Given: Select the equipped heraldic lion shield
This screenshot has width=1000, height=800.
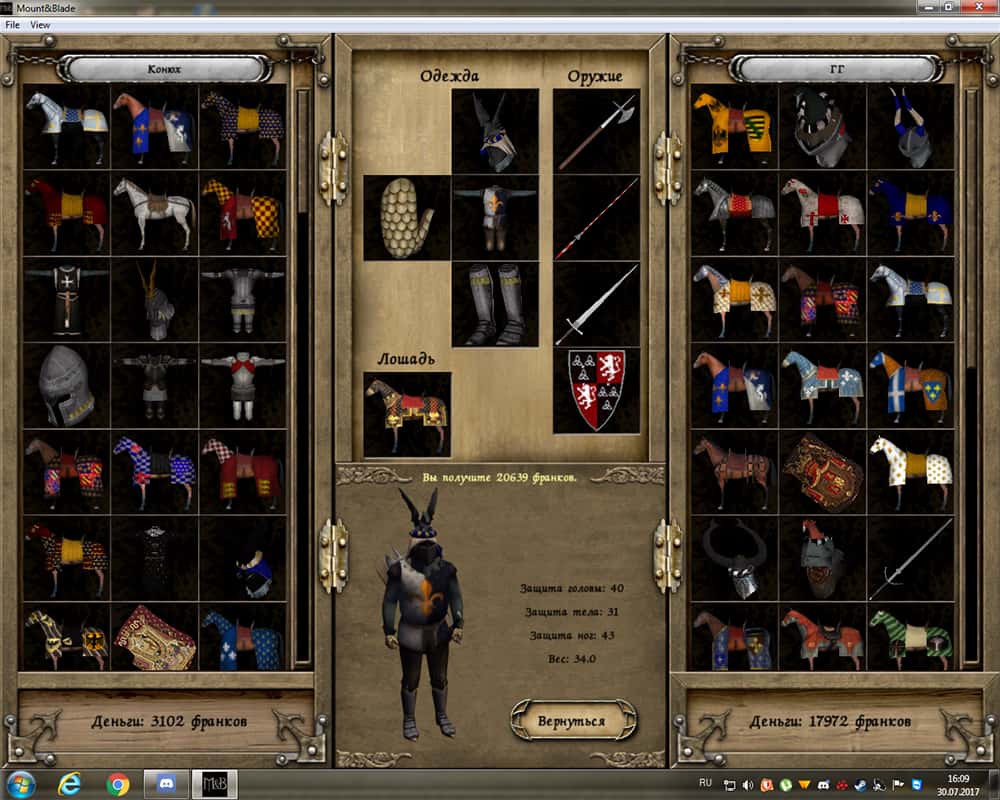Looking at the screenshot, I should pyautogui.click(x=596, y=390).
